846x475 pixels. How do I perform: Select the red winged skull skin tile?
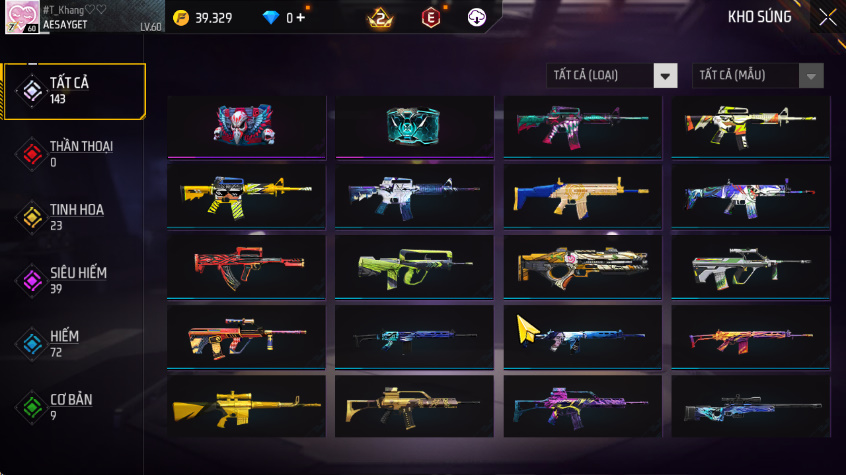coord(247,125)
